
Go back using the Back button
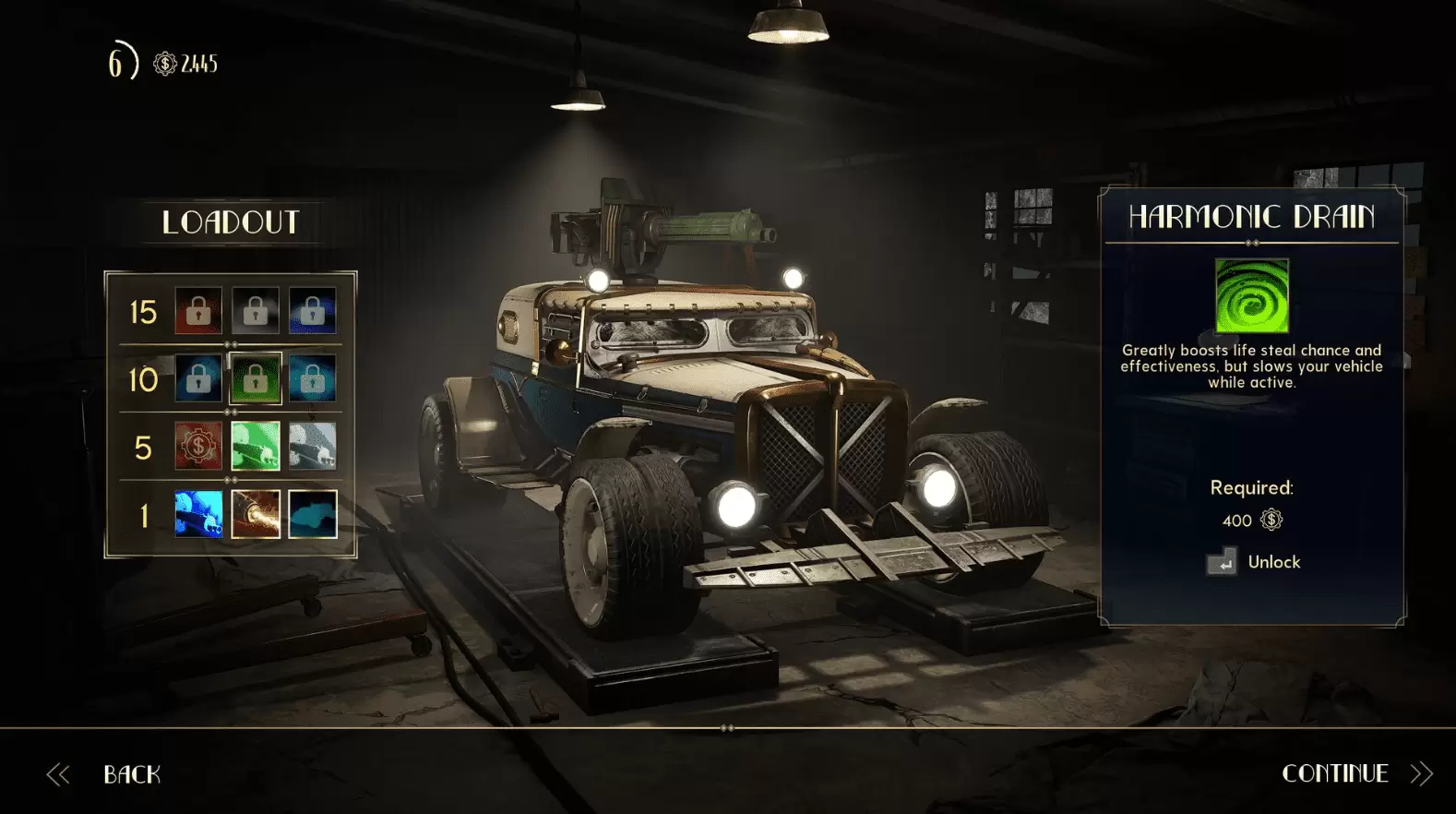pyautogui.click(x=132, y=773)
